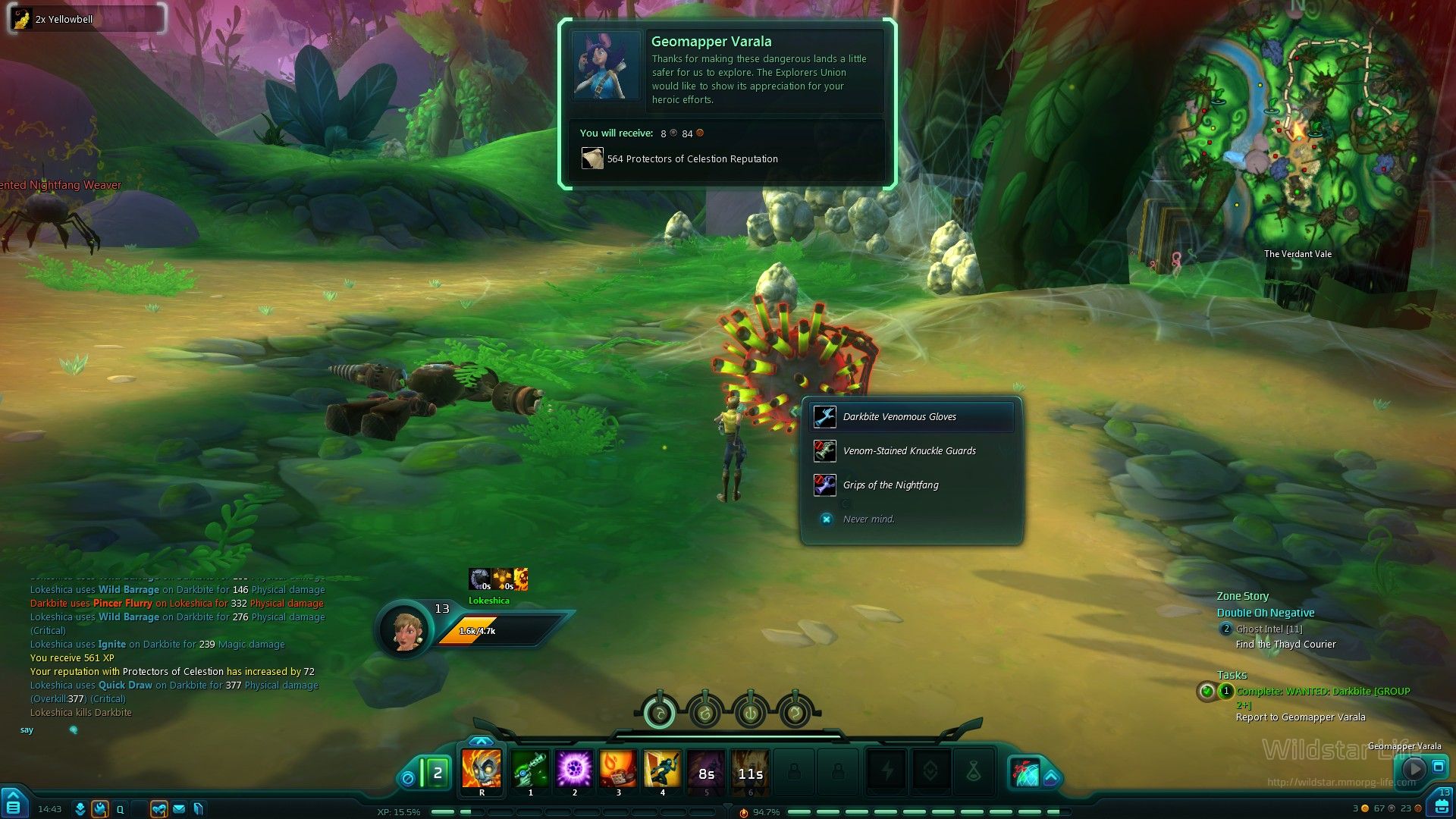1456x819 pixels.
Task: Use the leaping gunner ability in slot 4
Action: click(x=662, y=770)
